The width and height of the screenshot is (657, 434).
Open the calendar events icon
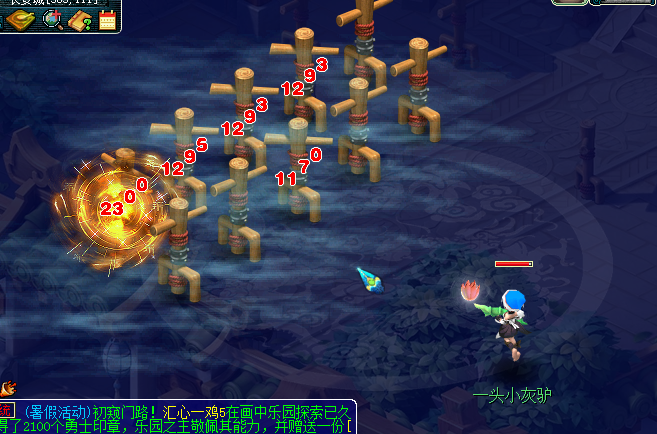[x=107, y=20]
